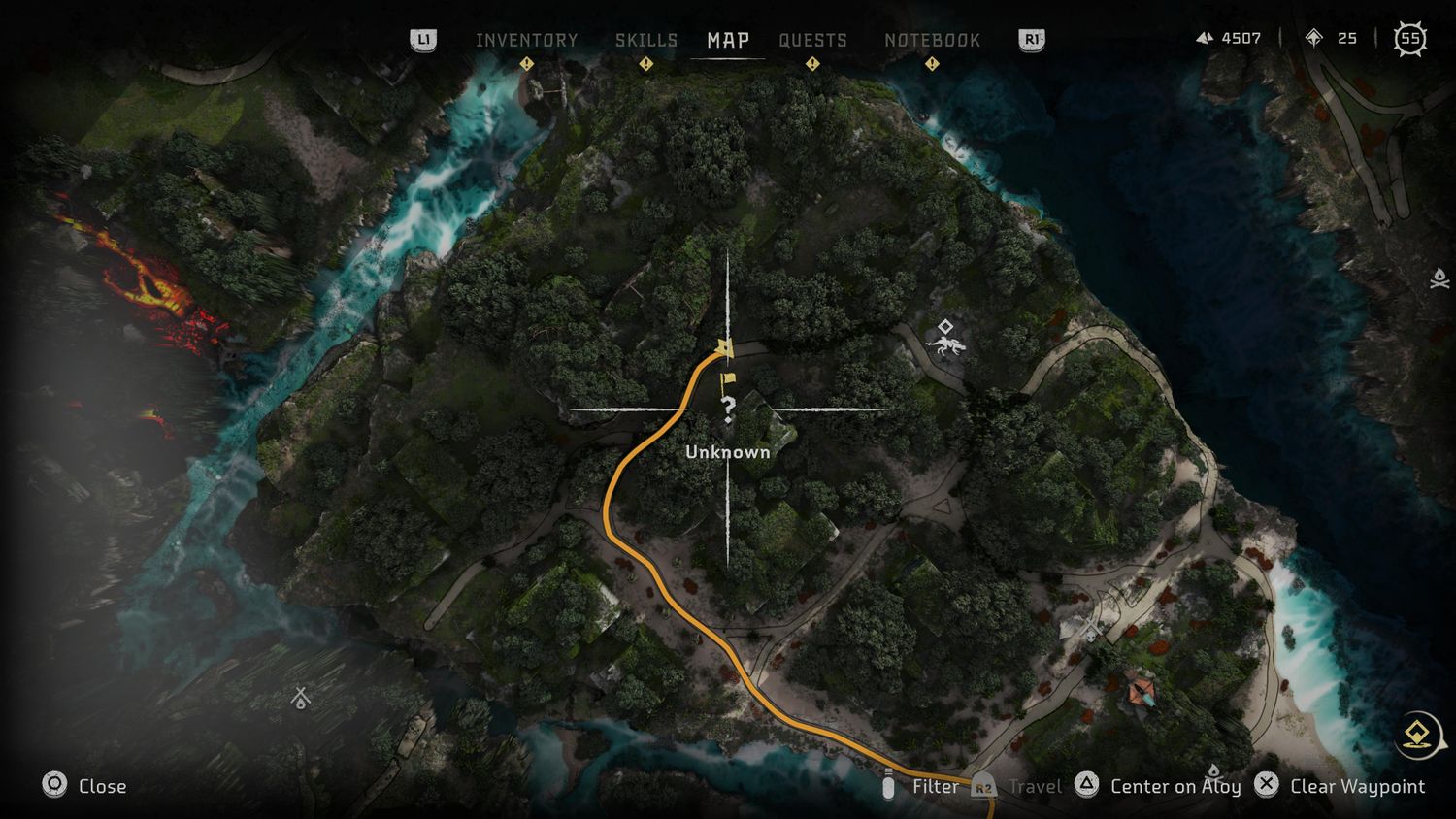Select the Map tab
Screen dimensions: 1456x819
pyautogui.click(x=728, y=40)
